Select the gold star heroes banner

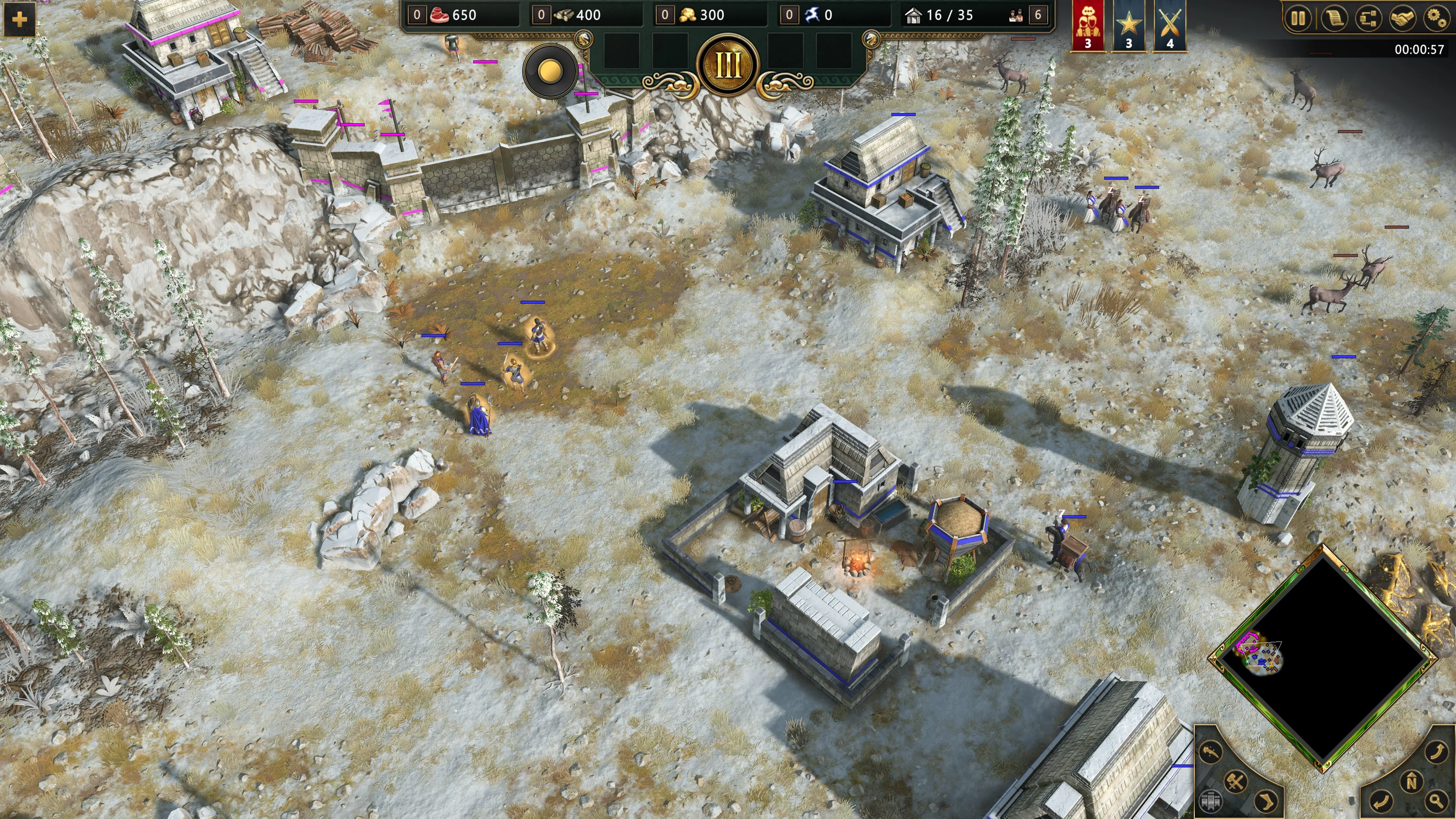[x=1129, y=25]
